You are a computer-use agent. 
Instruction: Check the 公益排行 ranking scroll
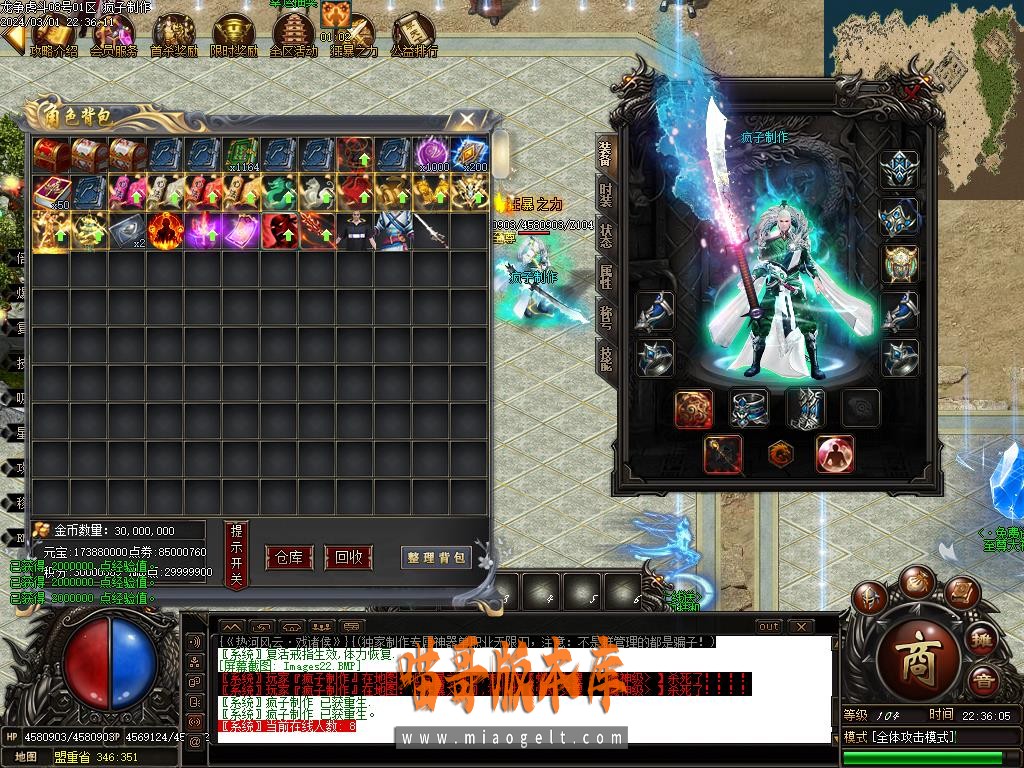(x=413, y=37)
